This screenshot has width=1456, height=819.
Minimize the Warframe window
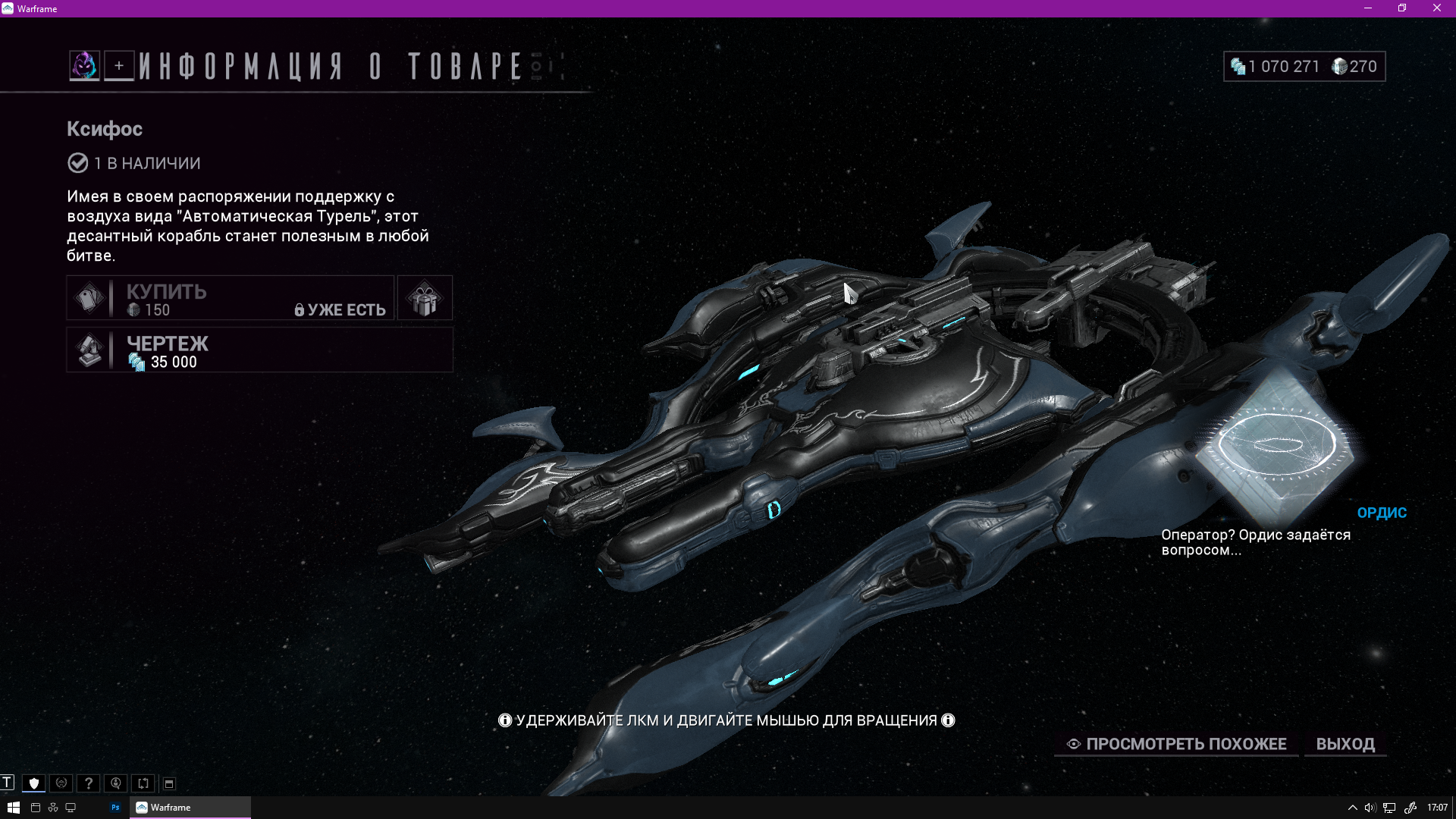click(x=1368, y=8)
